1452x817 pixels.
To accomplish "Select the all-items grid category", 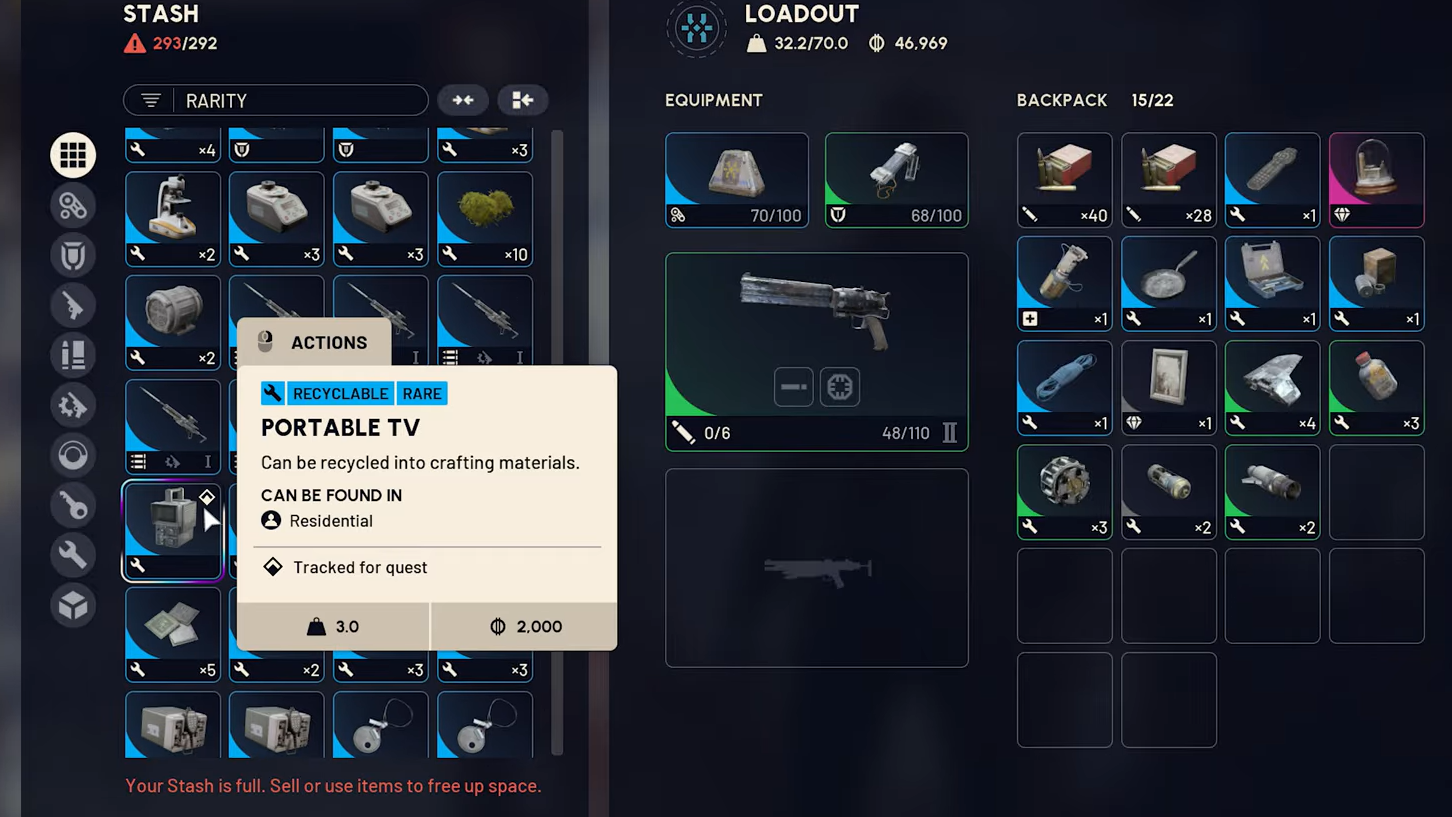I will 73,155.
